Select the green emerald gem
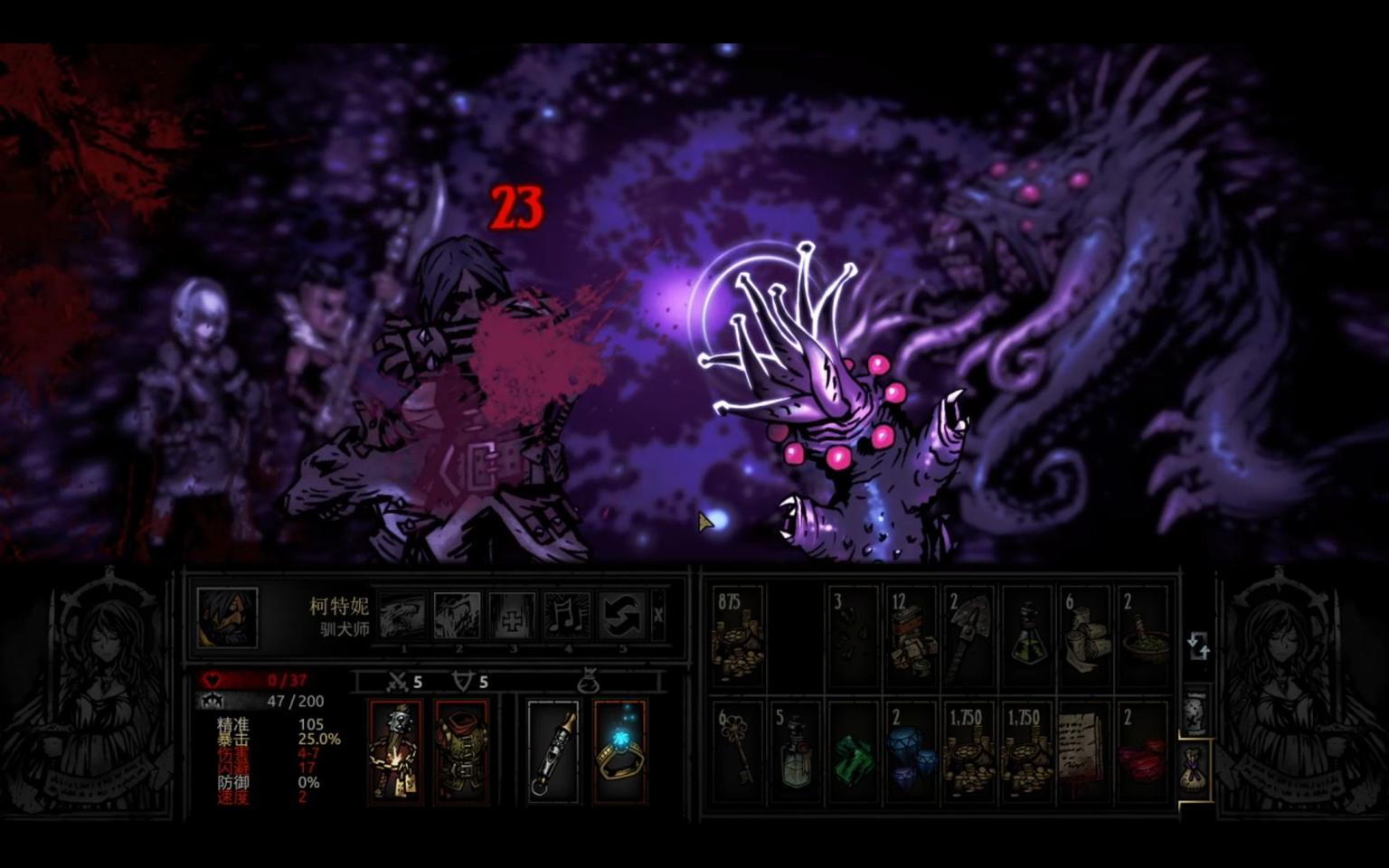 pyautogui.click(x=854, y=751)
